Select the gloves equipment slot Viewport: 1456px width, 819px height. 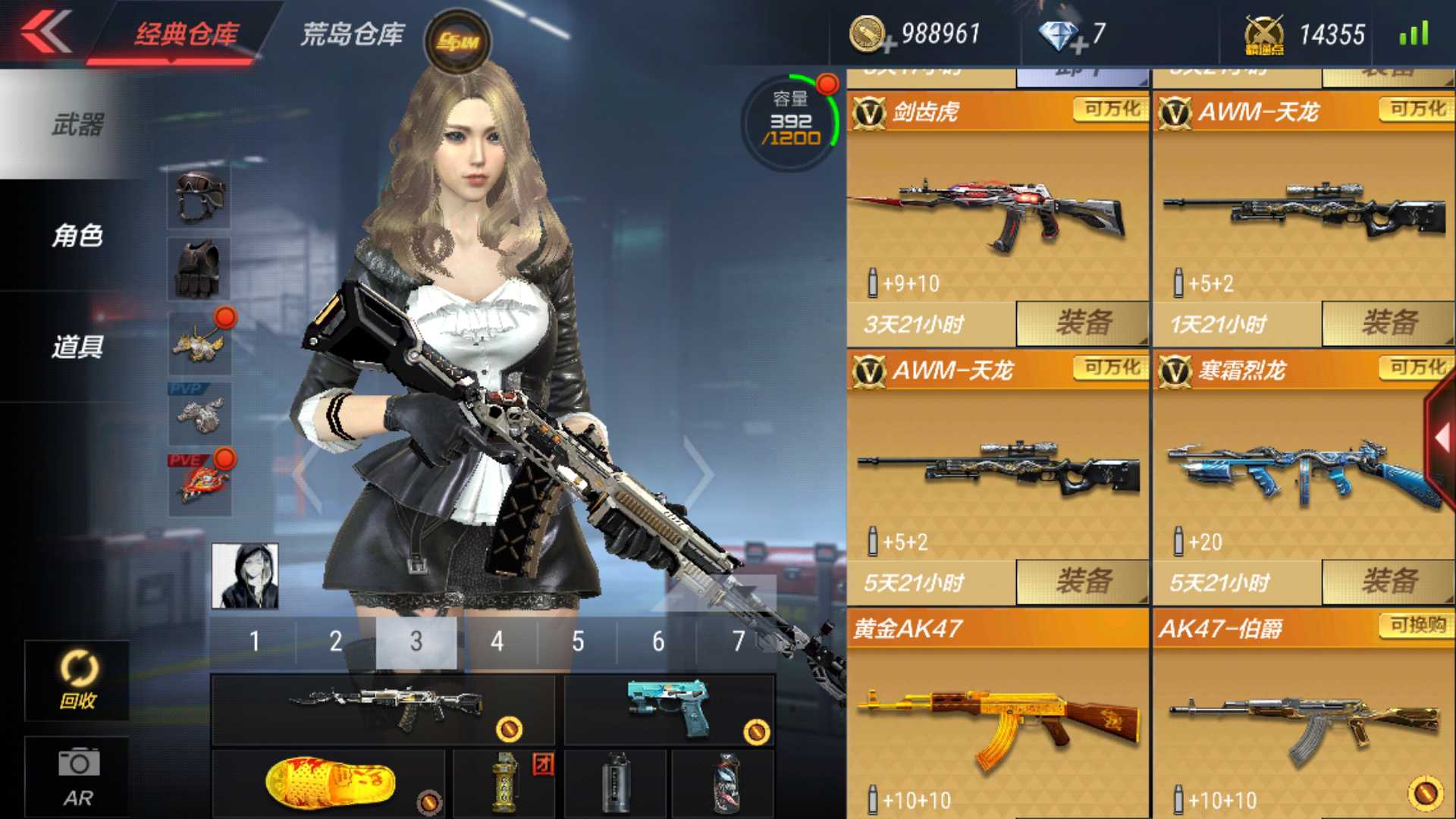[199, 268]
